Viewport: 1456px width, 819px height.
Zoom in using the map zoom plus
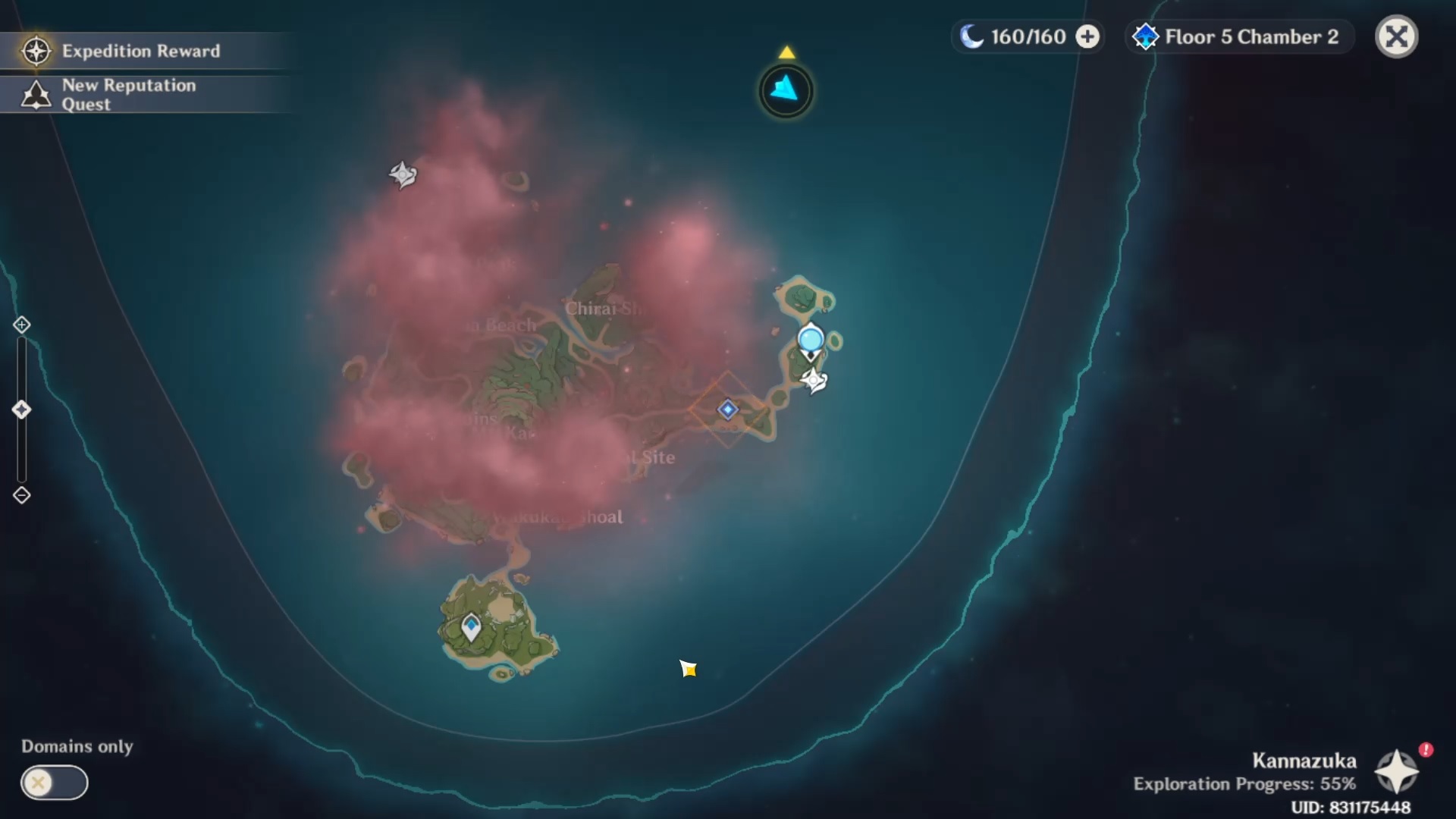21,325
